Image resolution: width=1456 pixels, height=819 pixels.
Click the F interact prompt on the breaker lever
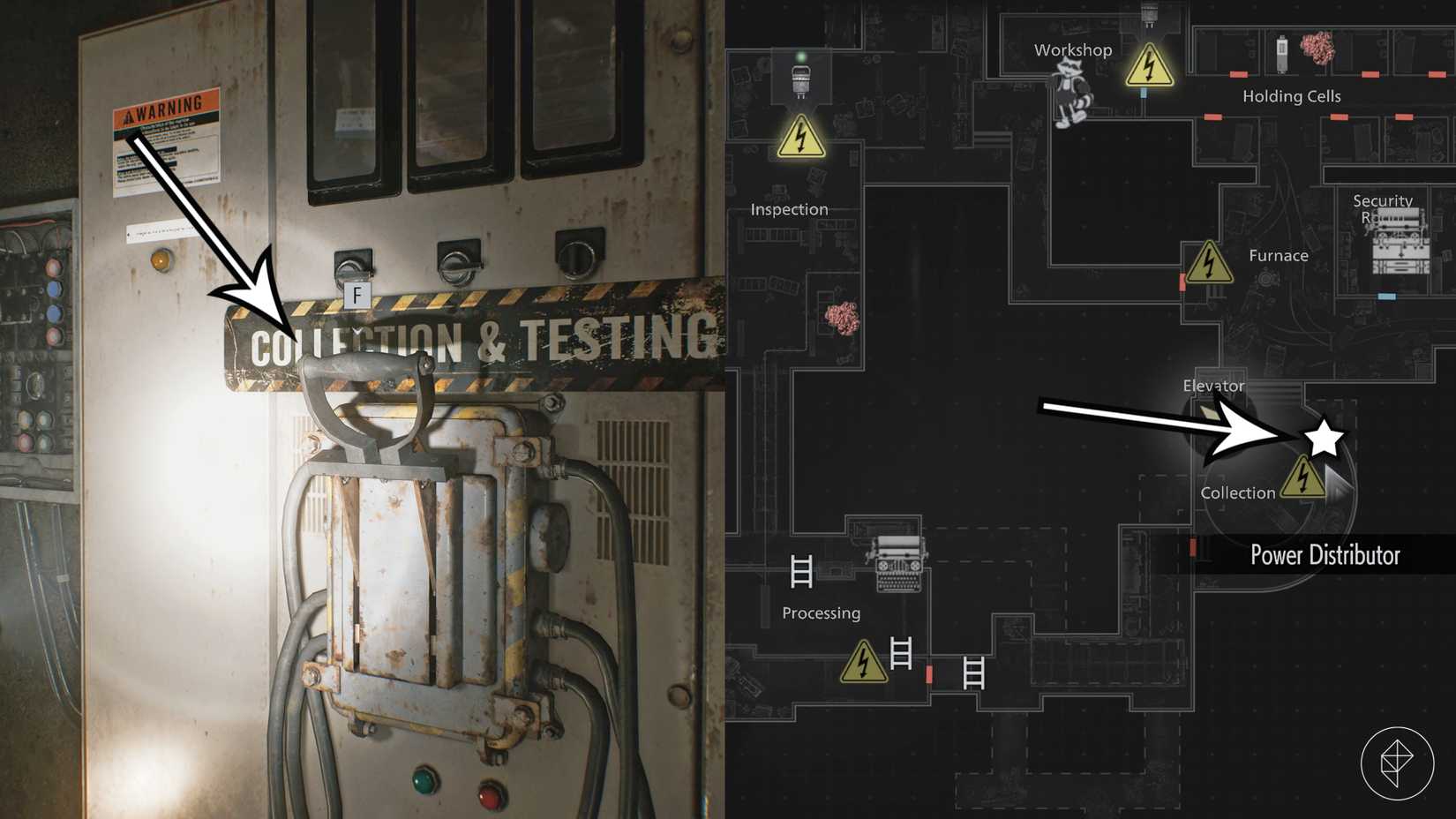[x=356, y=297]
